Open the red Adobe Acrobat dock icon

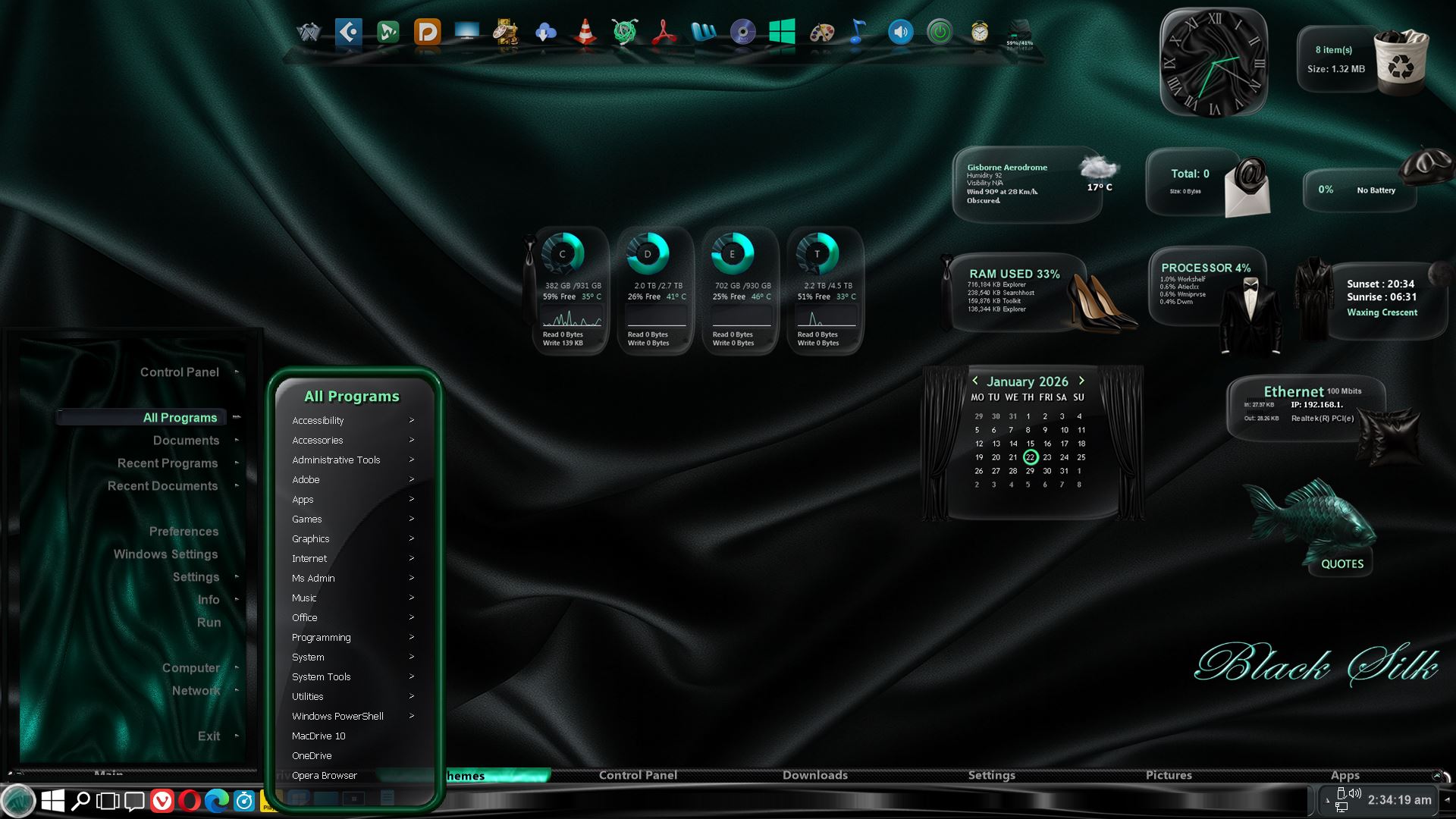[x=664, y=33]
